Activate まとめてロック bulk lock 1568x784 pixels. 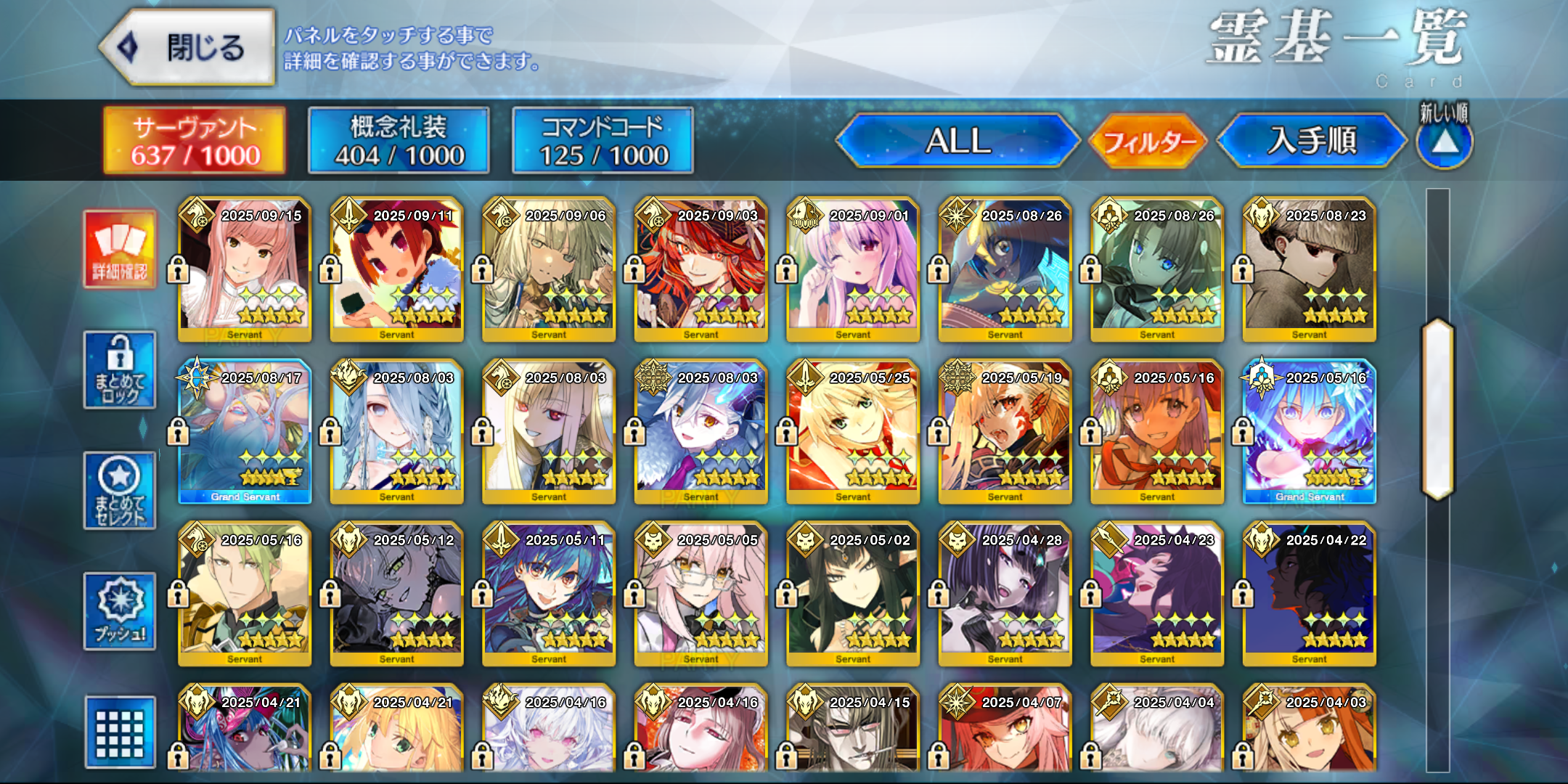pos(120,370)
